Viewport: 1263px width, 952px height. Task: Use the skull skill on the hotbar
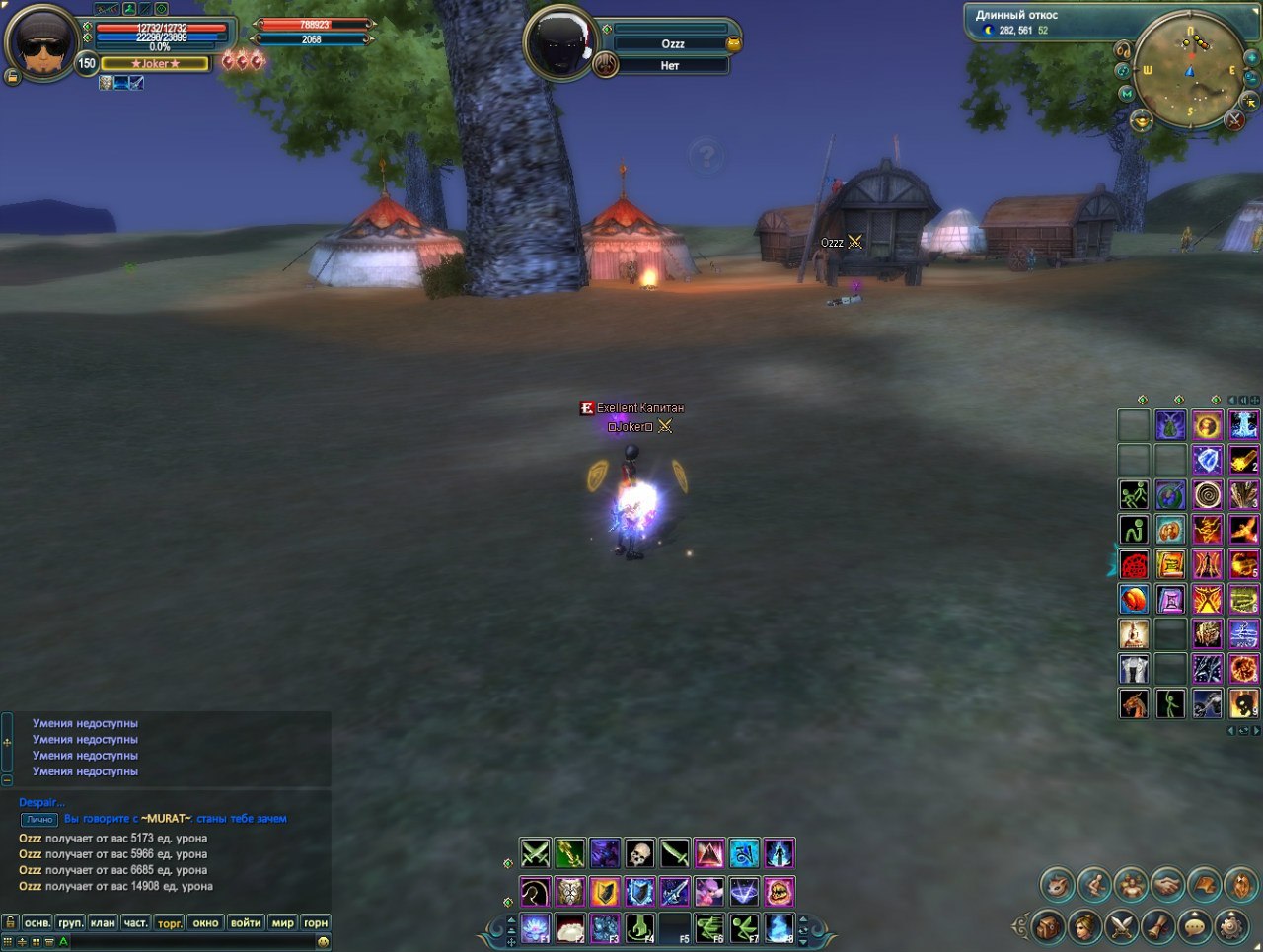pos(639,853)
